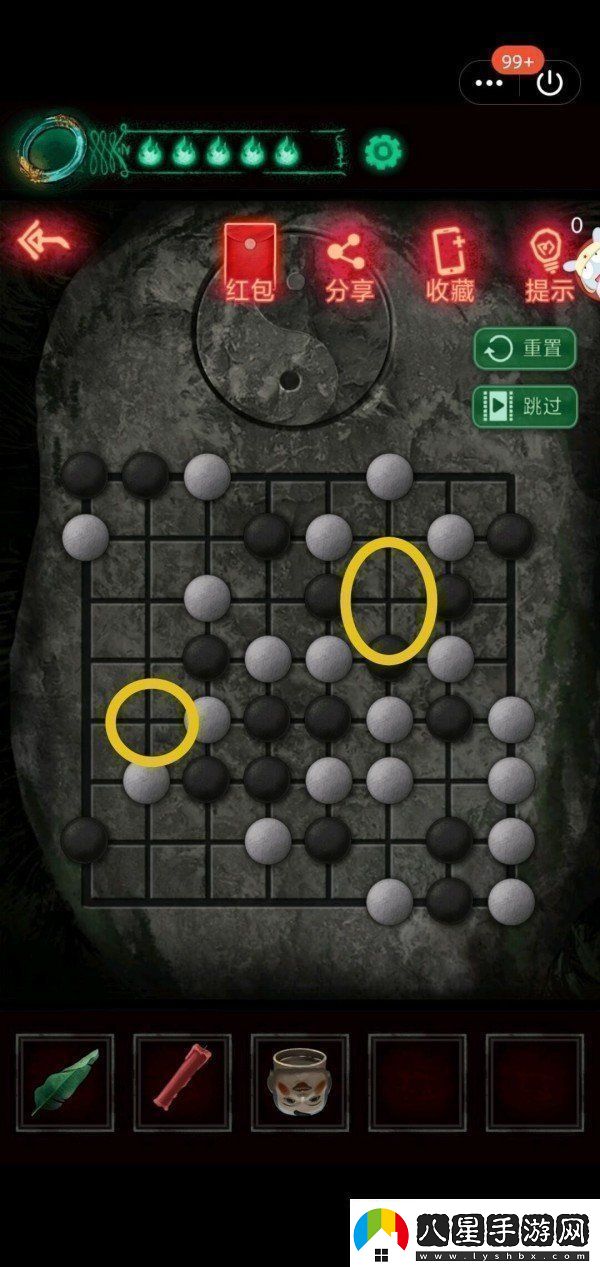Open the red envelope 红包 reward

click(249, 263)
